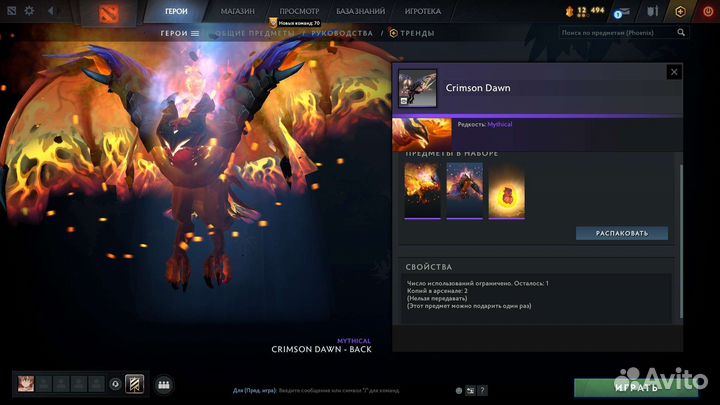Close the Crimson Dawn item popup
Image resolution: width=720 pixels, height=405 pixels.
(x=674, y=72)
